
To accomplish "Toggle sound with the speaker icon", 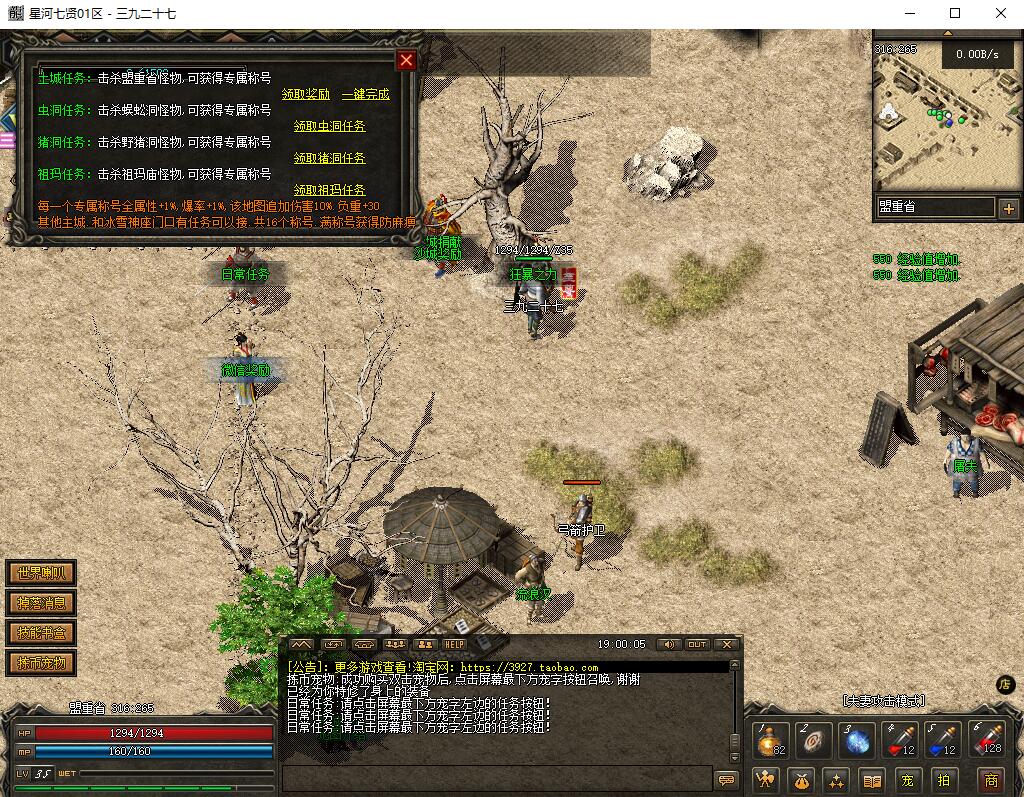I will tap(667, 645).
